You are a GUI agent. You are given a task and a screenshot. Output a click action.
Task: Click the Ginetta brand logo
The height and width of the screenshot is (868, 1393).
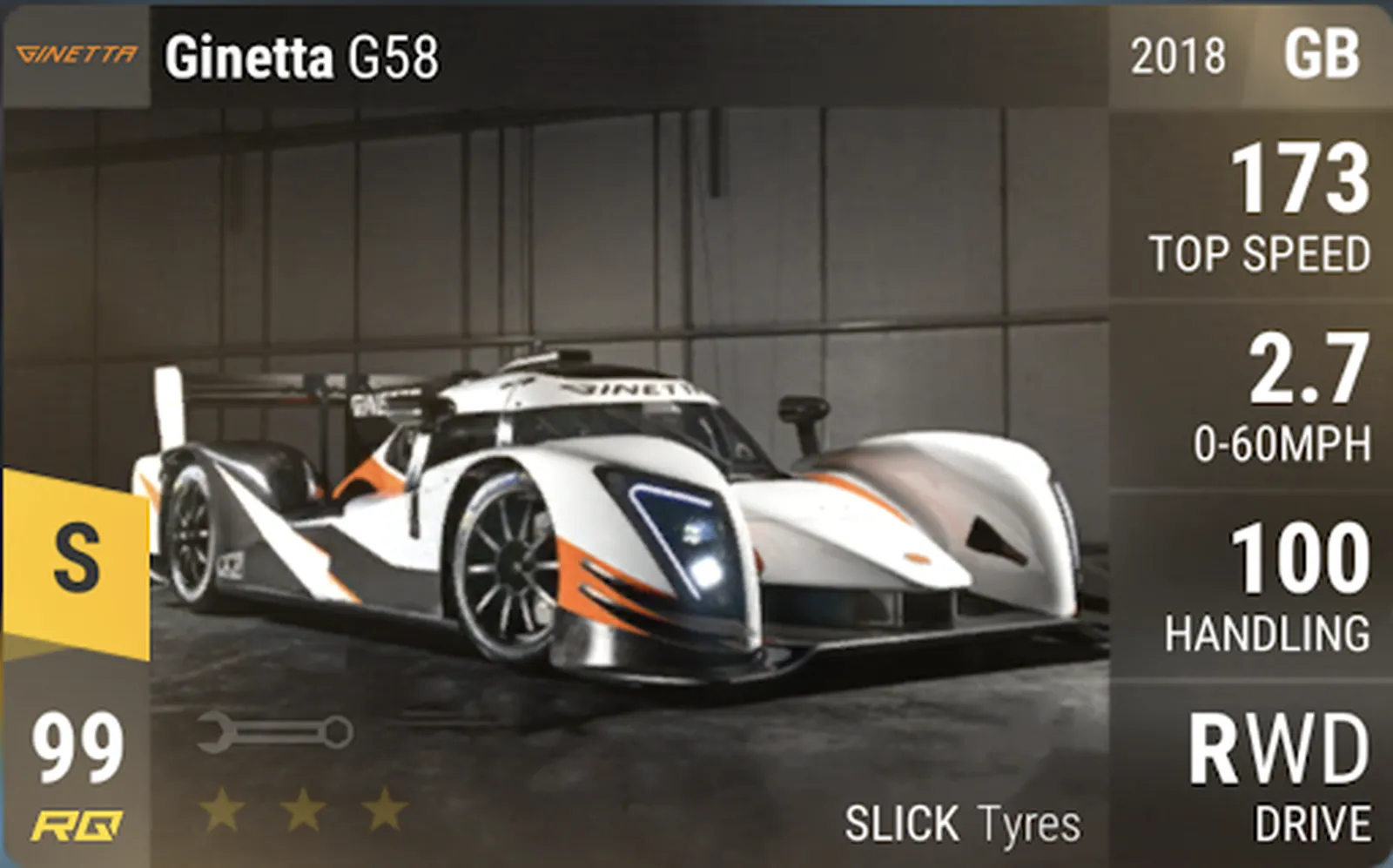(76, 55)
